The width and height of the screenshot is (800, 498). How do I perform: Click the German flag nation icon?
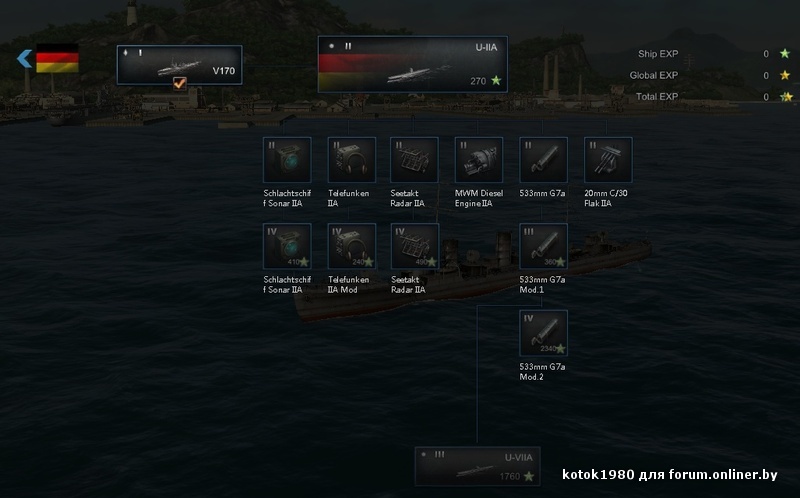(x=57, y=60)
